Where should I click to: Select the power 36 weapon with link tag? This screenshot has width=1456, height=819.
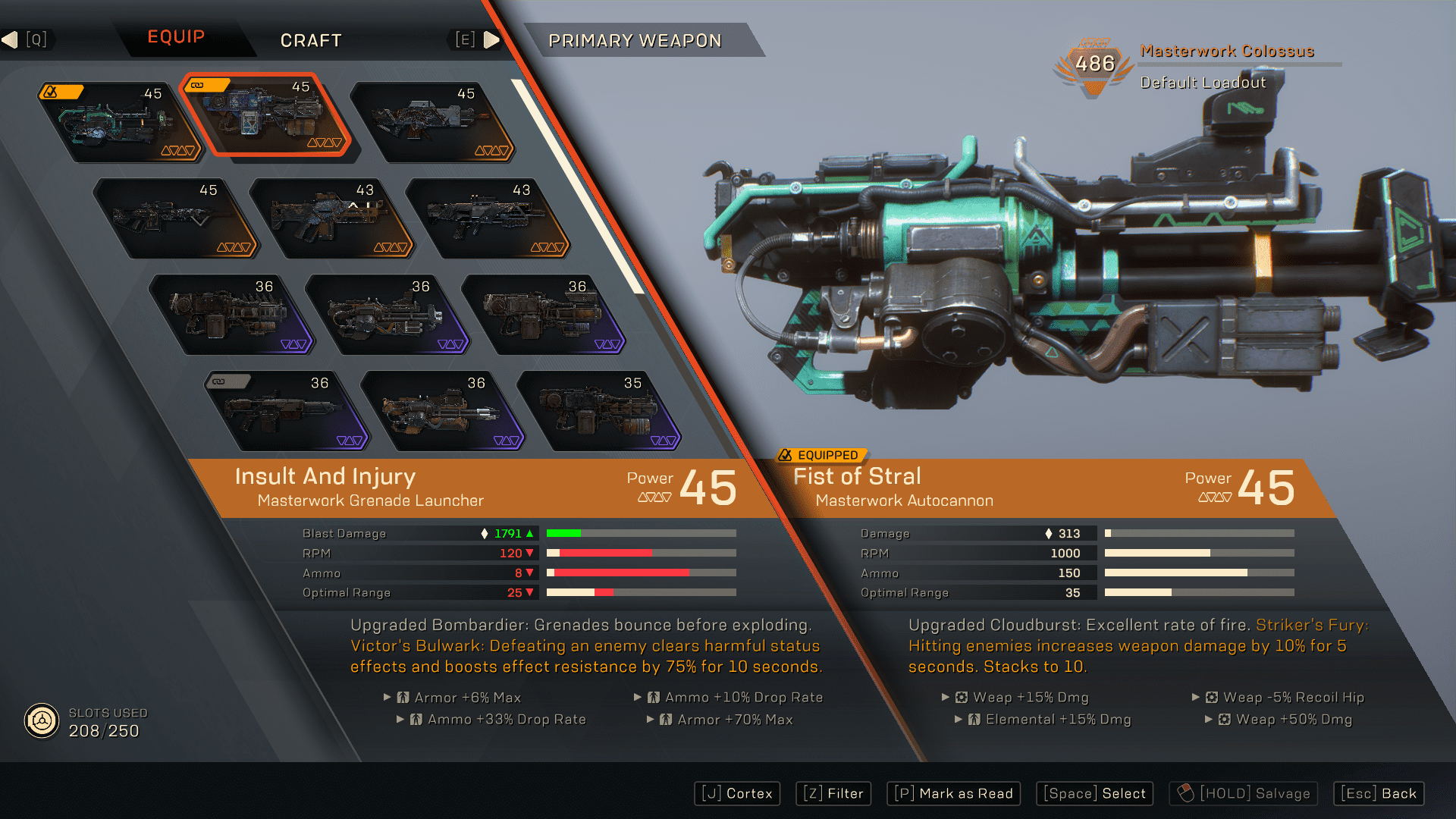285,411
